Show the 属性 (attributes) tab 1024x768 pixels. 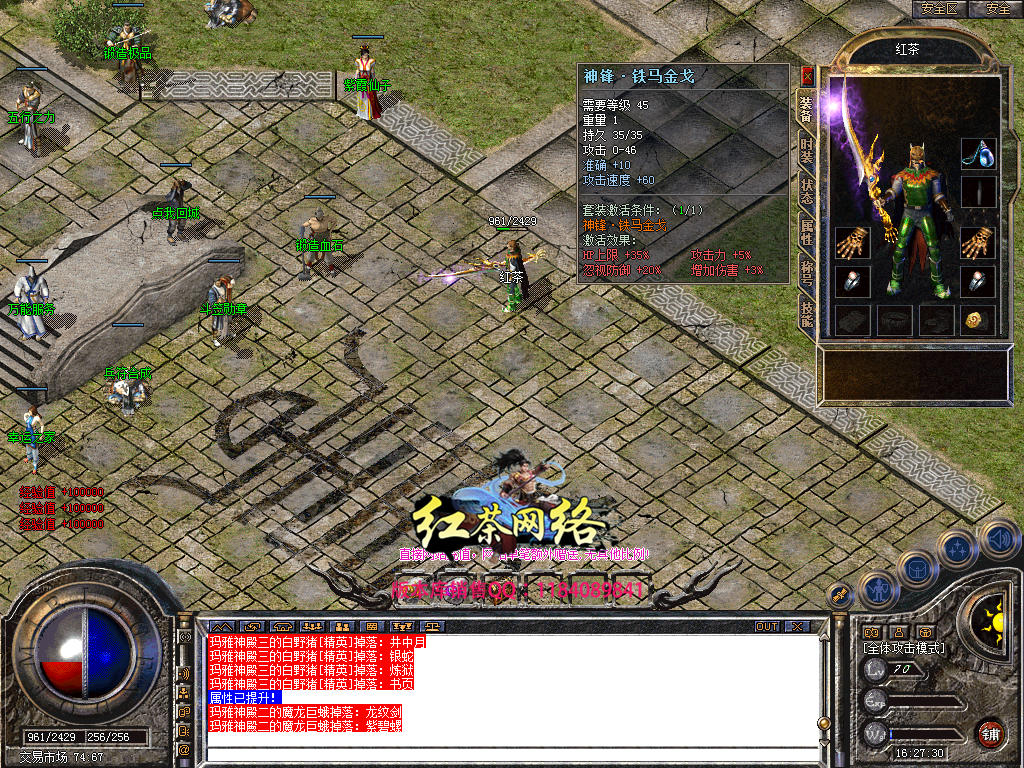coord(806,232)
